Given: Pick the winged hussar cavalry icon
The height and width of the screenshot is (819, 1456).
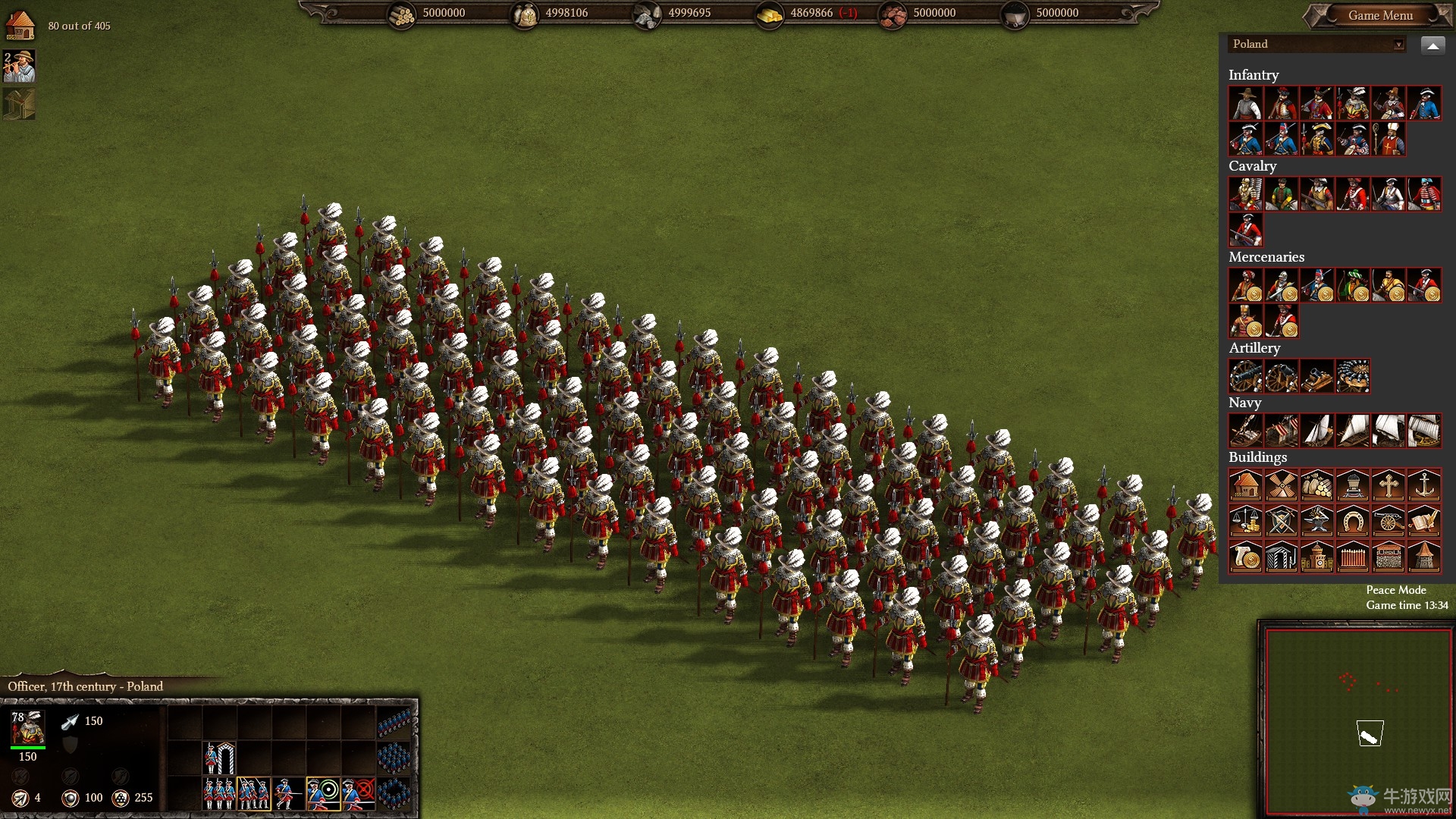Looking at the screenshot, I should click(1245, 195).
